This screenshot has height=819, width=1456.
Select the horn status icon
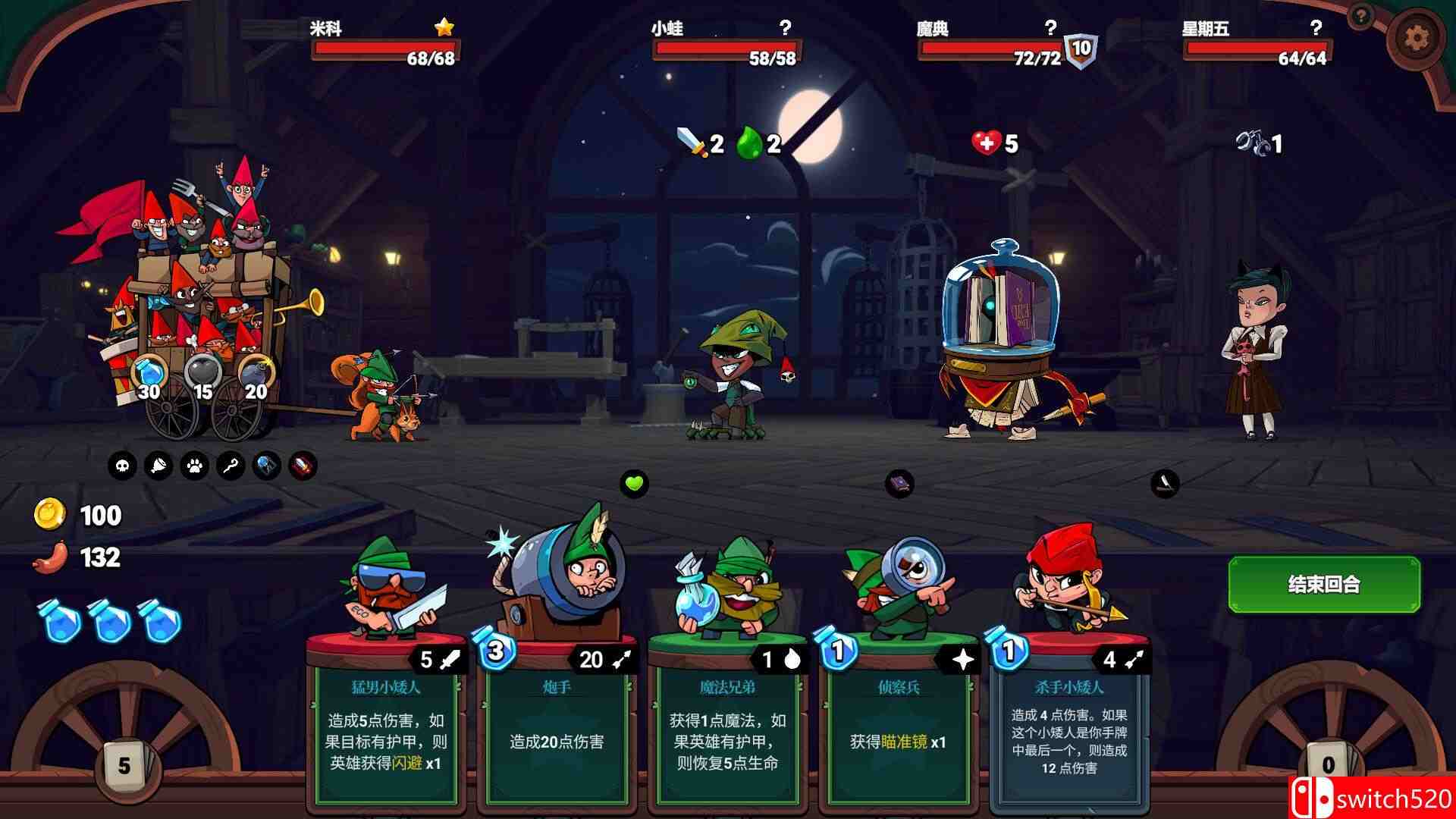[x=158, y=466]
